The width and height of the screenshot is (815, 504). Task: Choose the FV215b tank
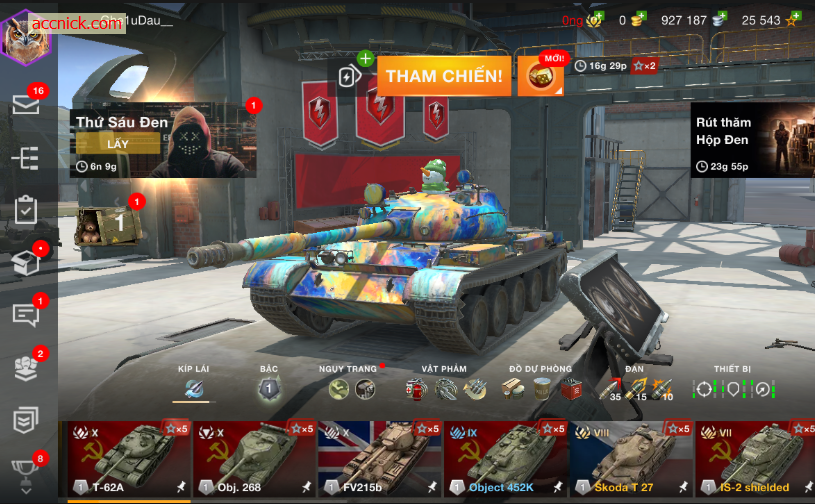tap(379, 459)
